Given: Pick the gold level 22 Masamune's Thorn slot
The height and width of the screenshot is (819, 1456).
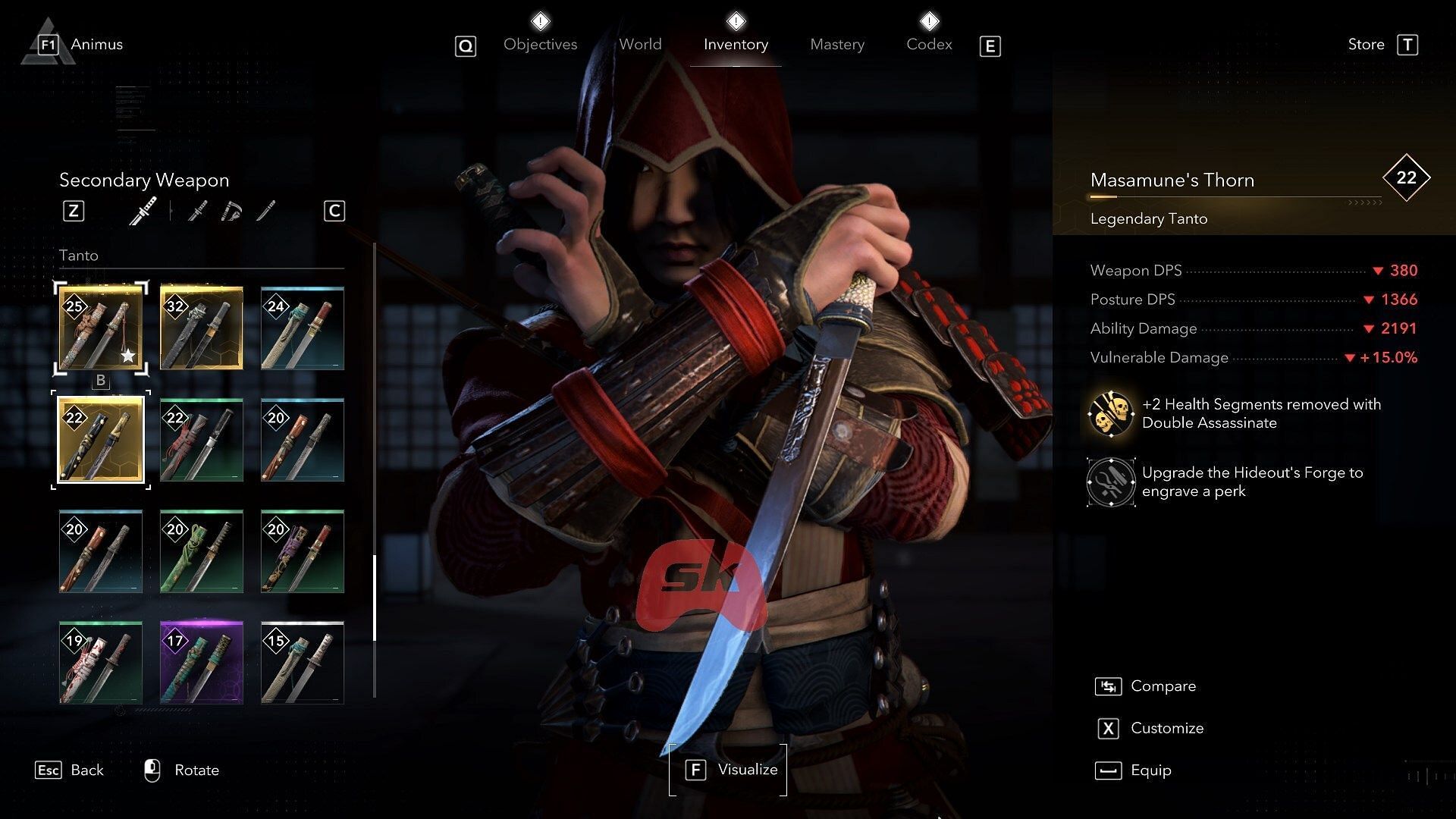Looking at the screenshot, I should point(101,440).
